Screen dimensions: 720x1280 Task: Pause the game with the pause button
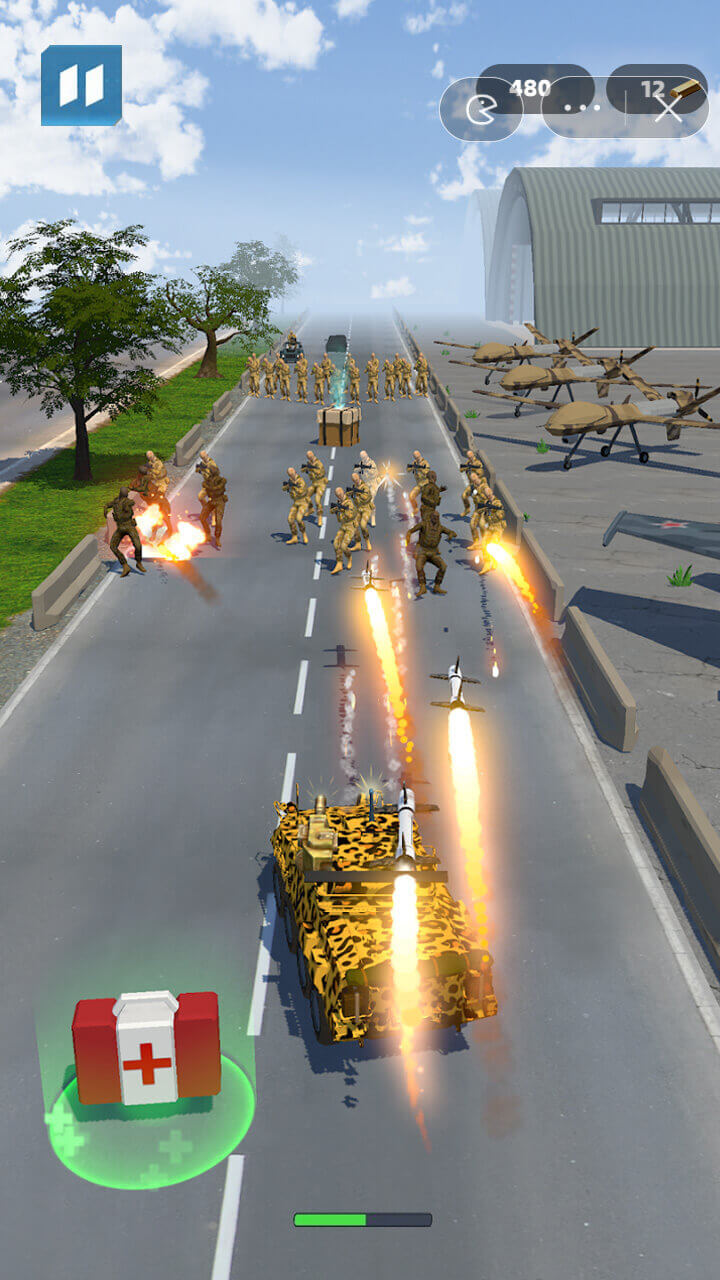[81, 85]
